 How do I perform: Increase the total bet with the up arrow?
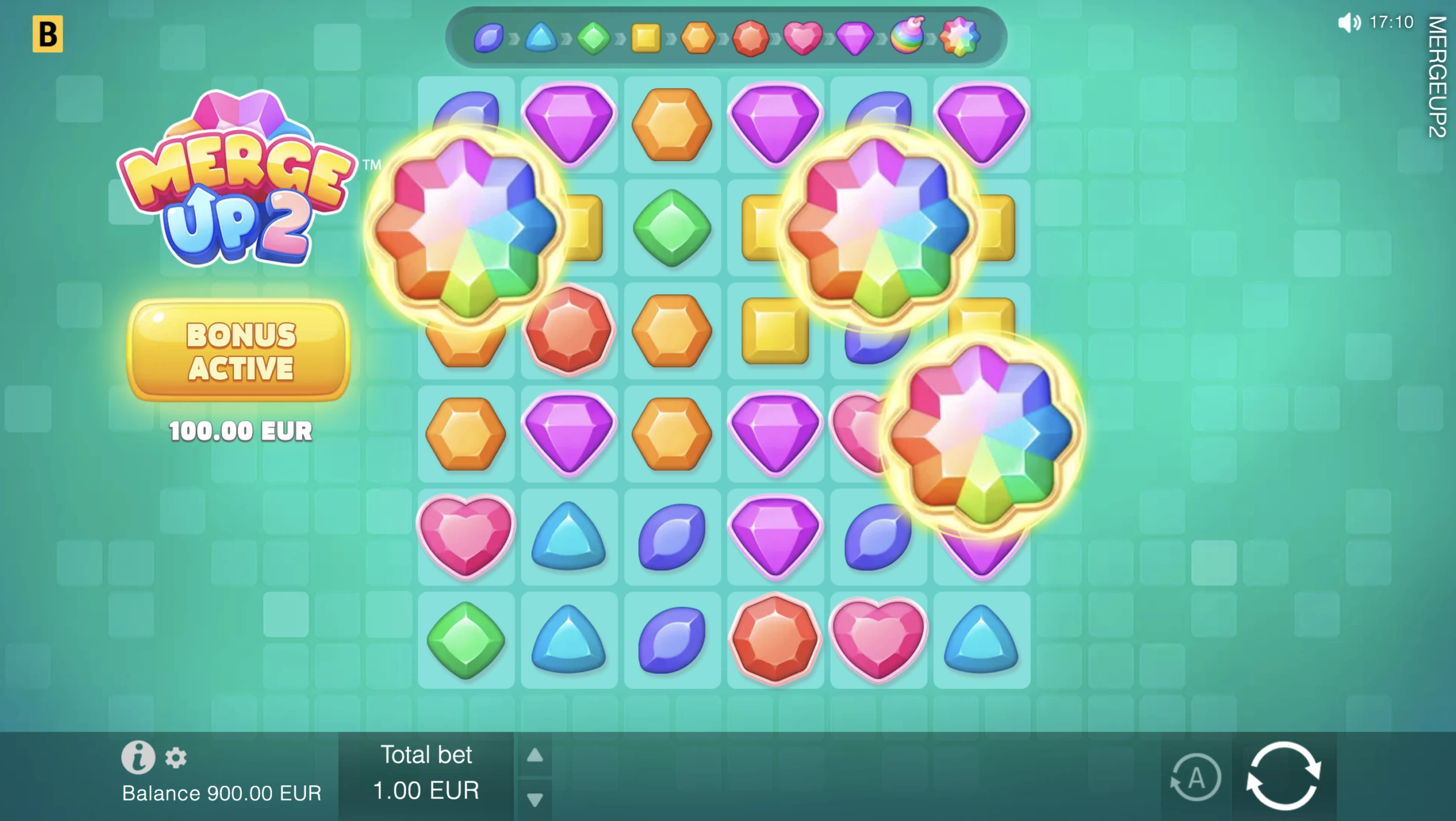click(x=535, y=755)
